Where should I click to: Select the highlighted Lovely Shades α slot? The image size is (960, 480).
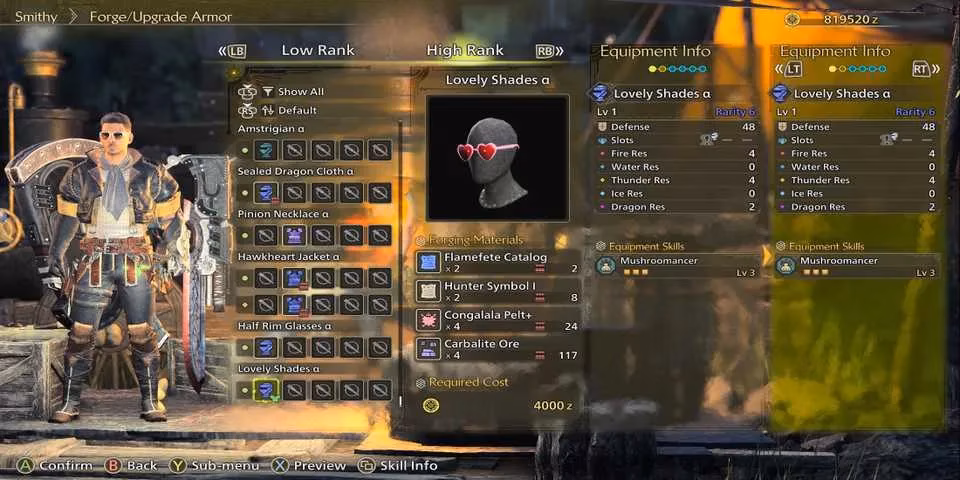coord(265,390)
